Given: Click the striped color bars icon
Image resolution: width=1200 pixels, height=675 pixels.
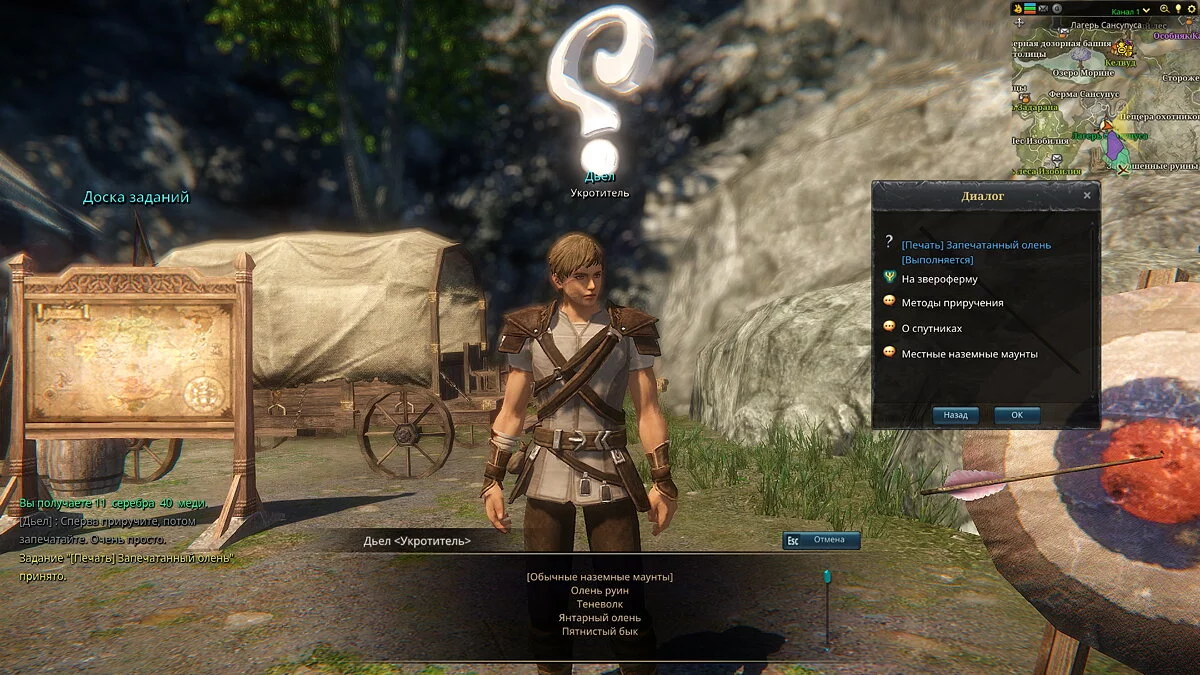Looking at the screenshot, I should 1030,9.
